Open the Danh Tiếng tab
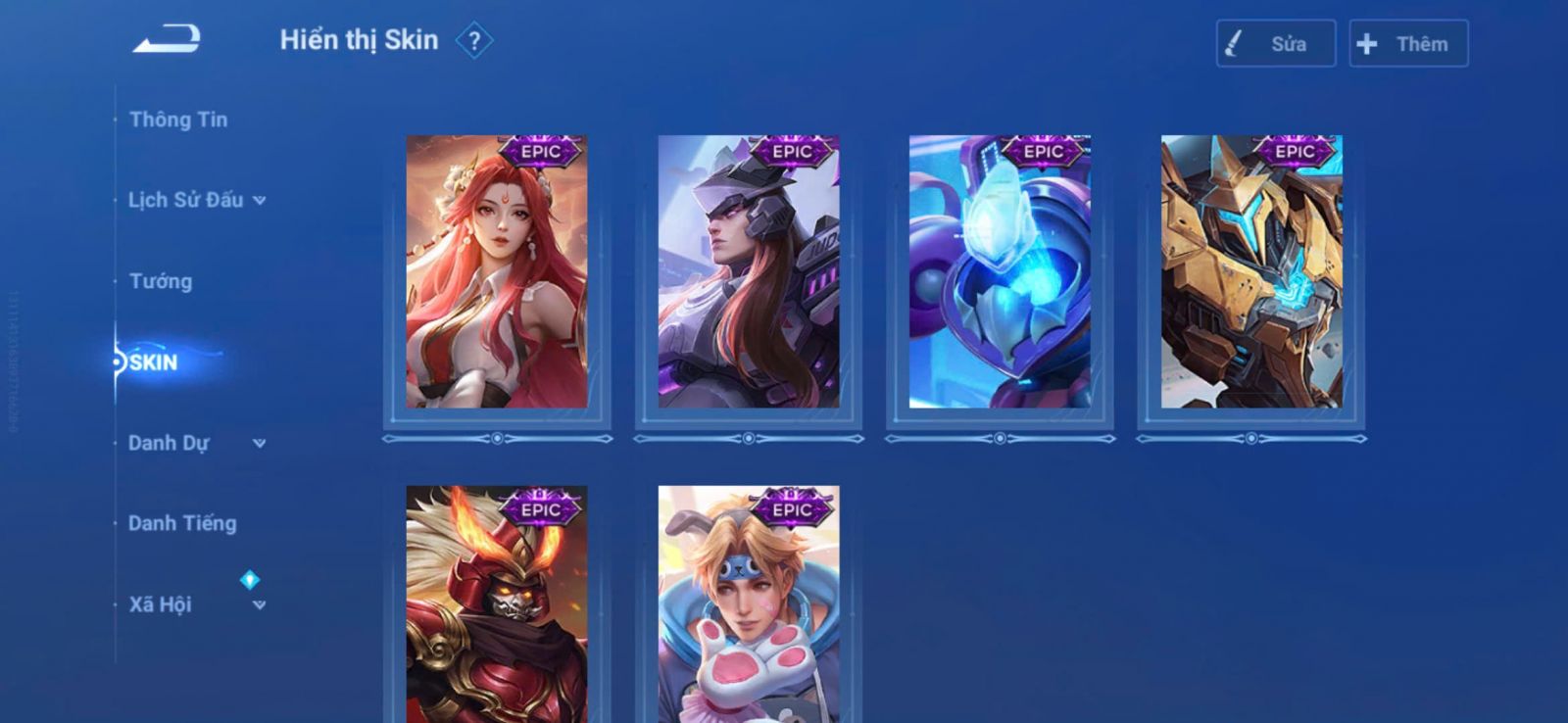The height and width of the screenshot is (723, 1568). (x=182, y=523)
